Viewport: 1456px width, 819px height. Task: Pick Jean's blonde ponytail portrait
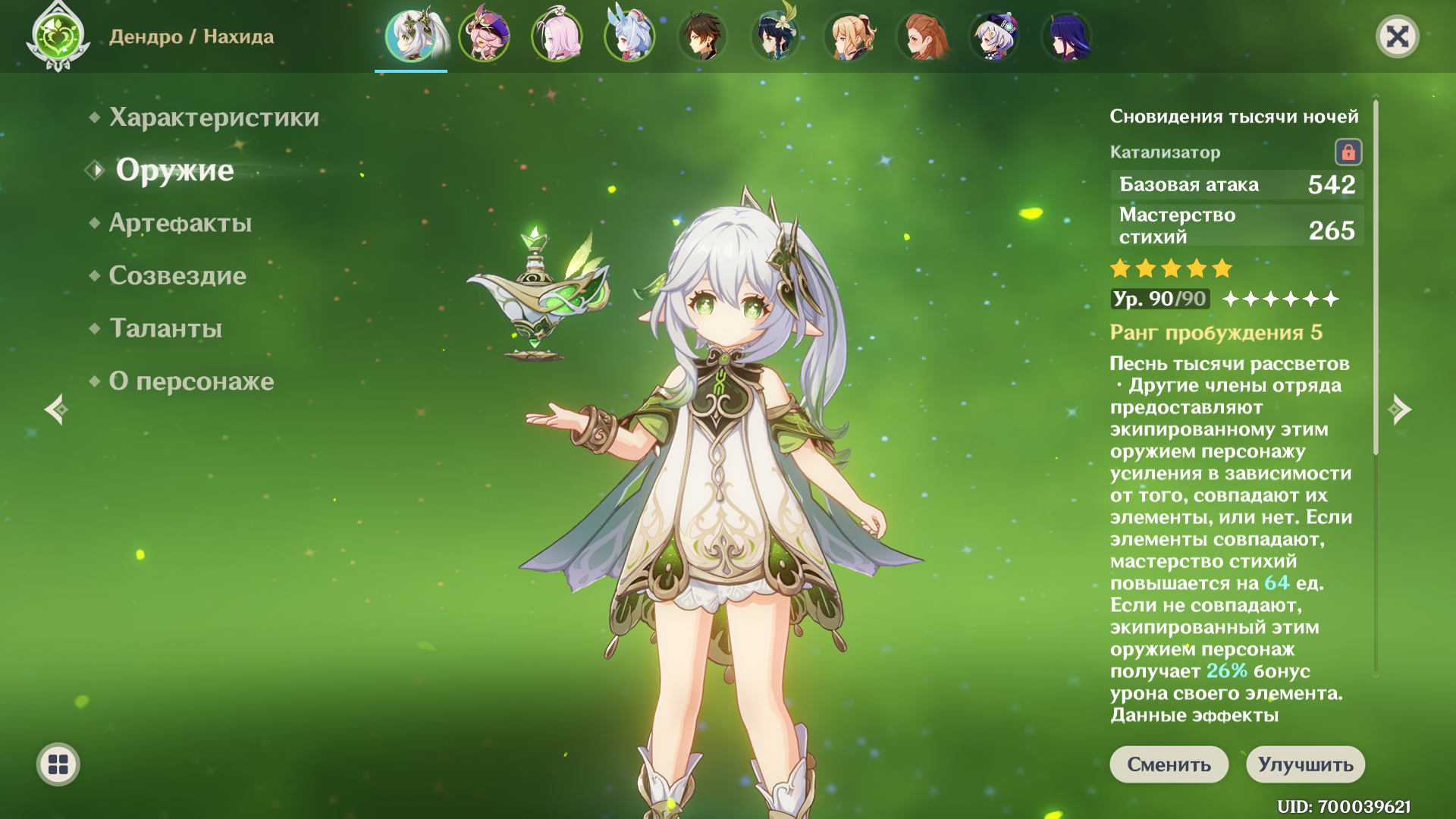[848, 36]
